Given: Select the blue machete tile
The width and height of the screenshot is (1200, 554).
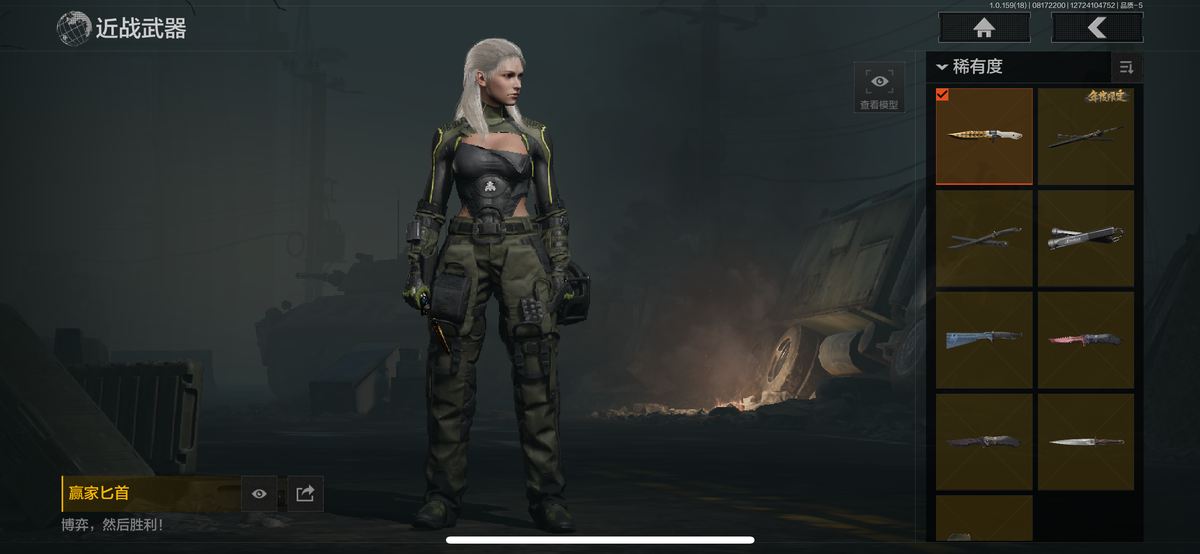Looking at the screenshot, I should [x=984, y=340].
